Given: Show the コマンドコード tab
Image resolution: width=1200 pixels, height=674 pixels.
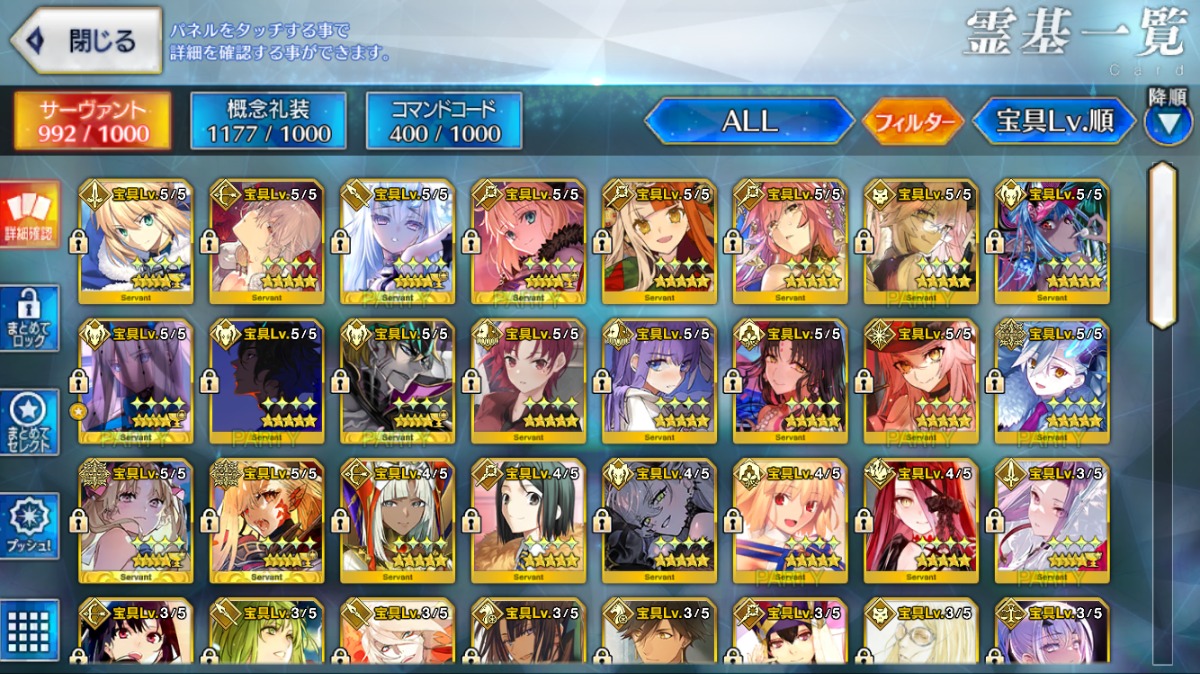Looking at the screenshot, I should [444, 122].
